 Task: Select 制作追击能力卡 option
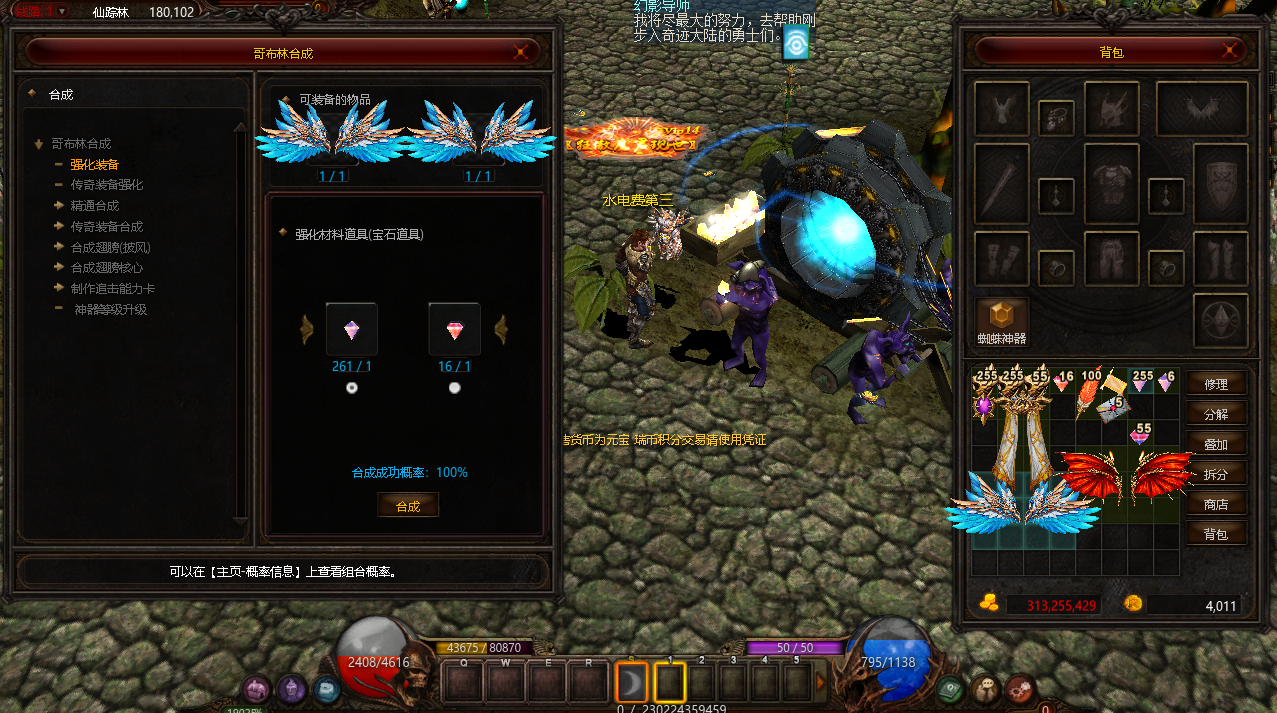(x=112, y=289)
